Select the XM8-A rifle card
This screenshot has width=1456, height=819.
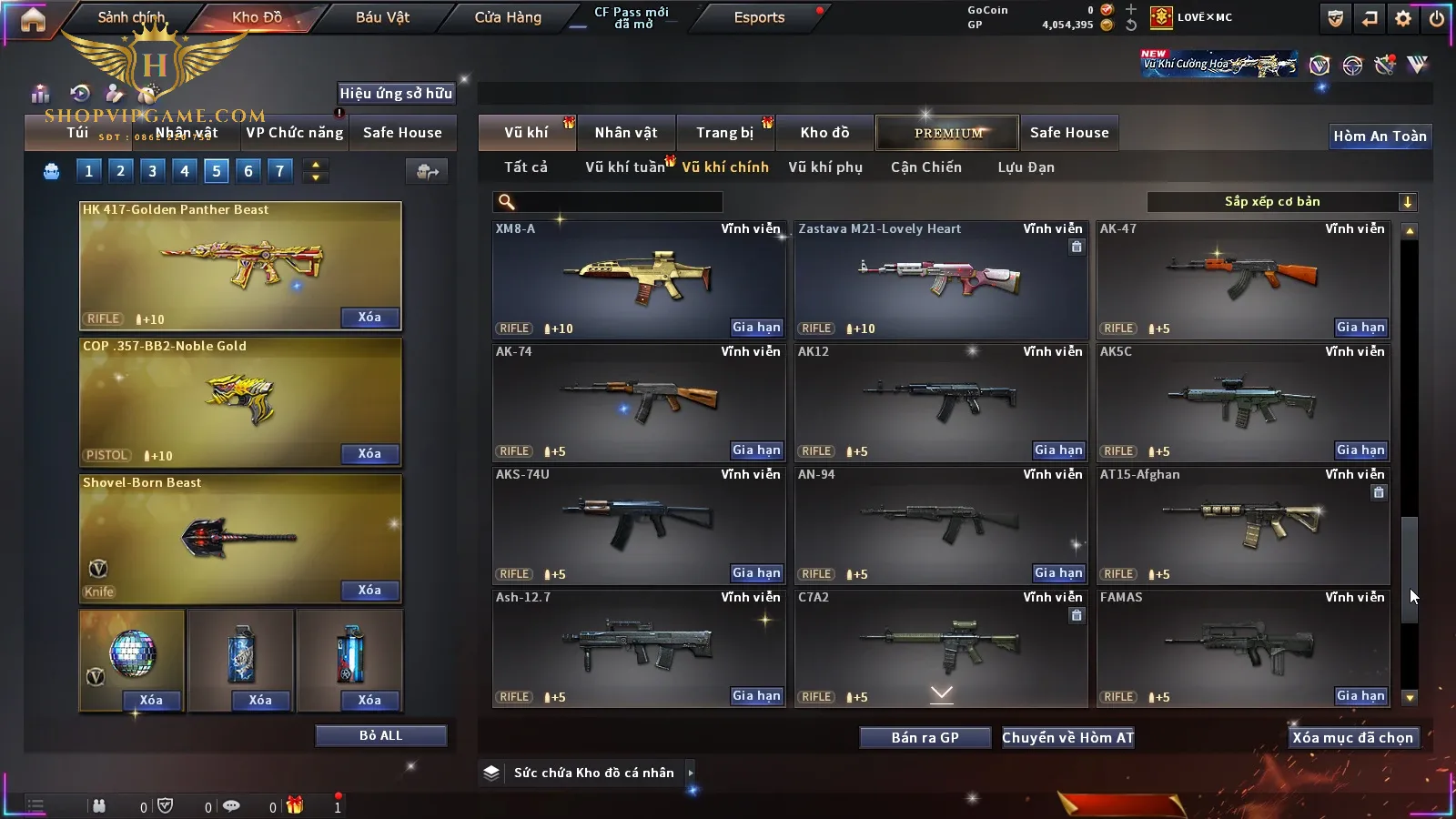[637, 279]
